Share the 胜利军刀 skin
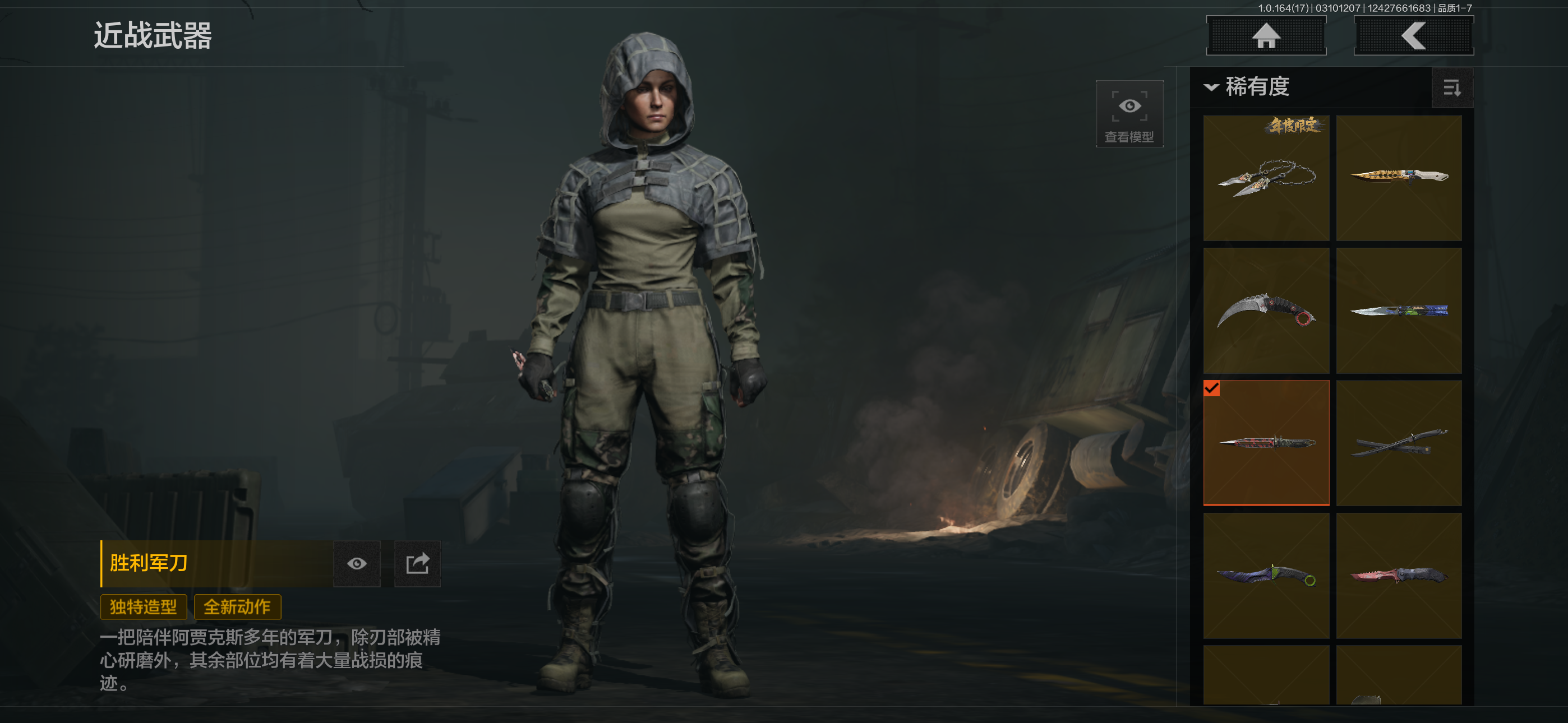This screenshot has height=723, width=1568. tap(418, 564)
